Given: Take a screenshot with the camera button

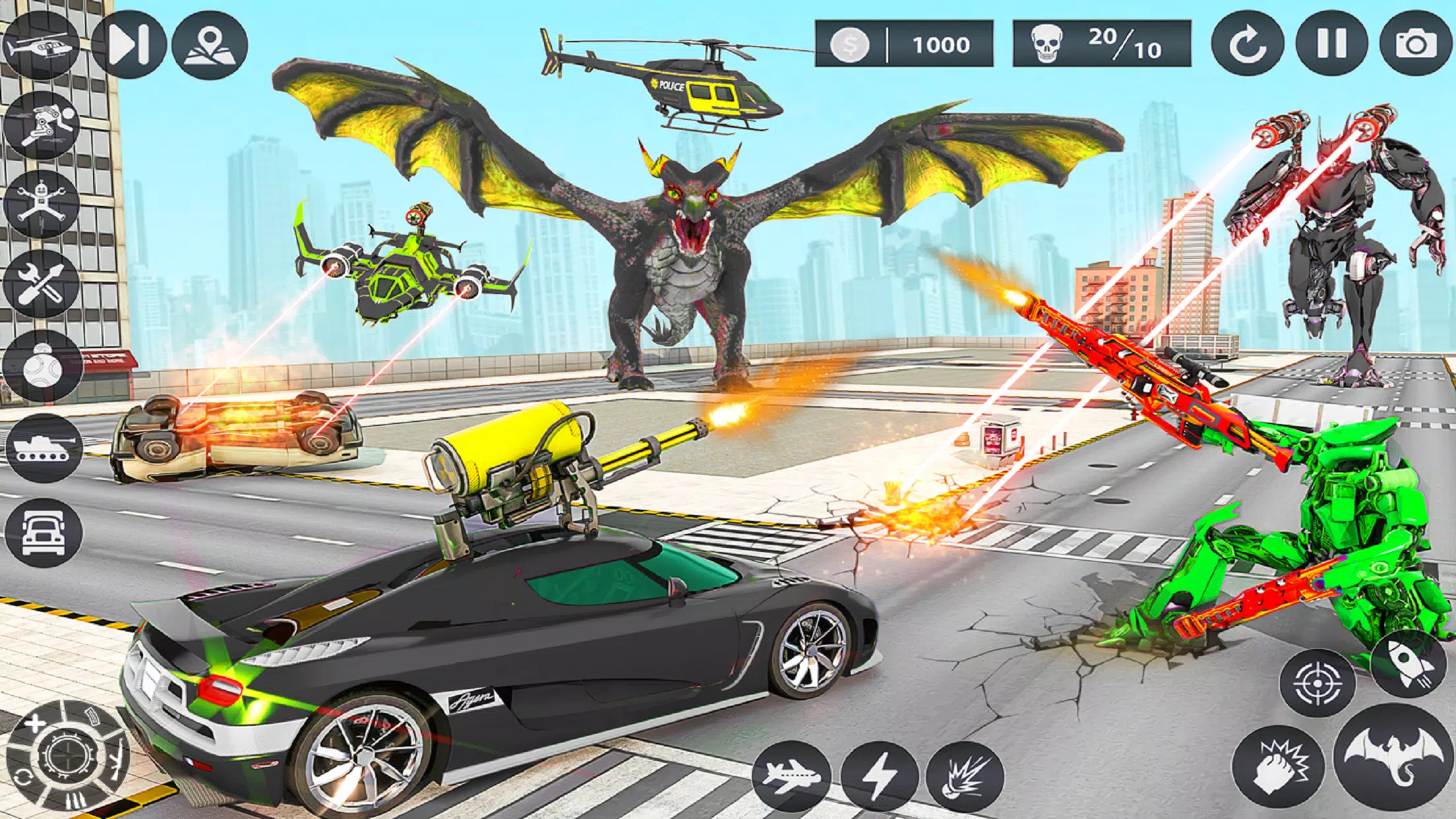Looking at the screenshot, I should coord(1416,45).
